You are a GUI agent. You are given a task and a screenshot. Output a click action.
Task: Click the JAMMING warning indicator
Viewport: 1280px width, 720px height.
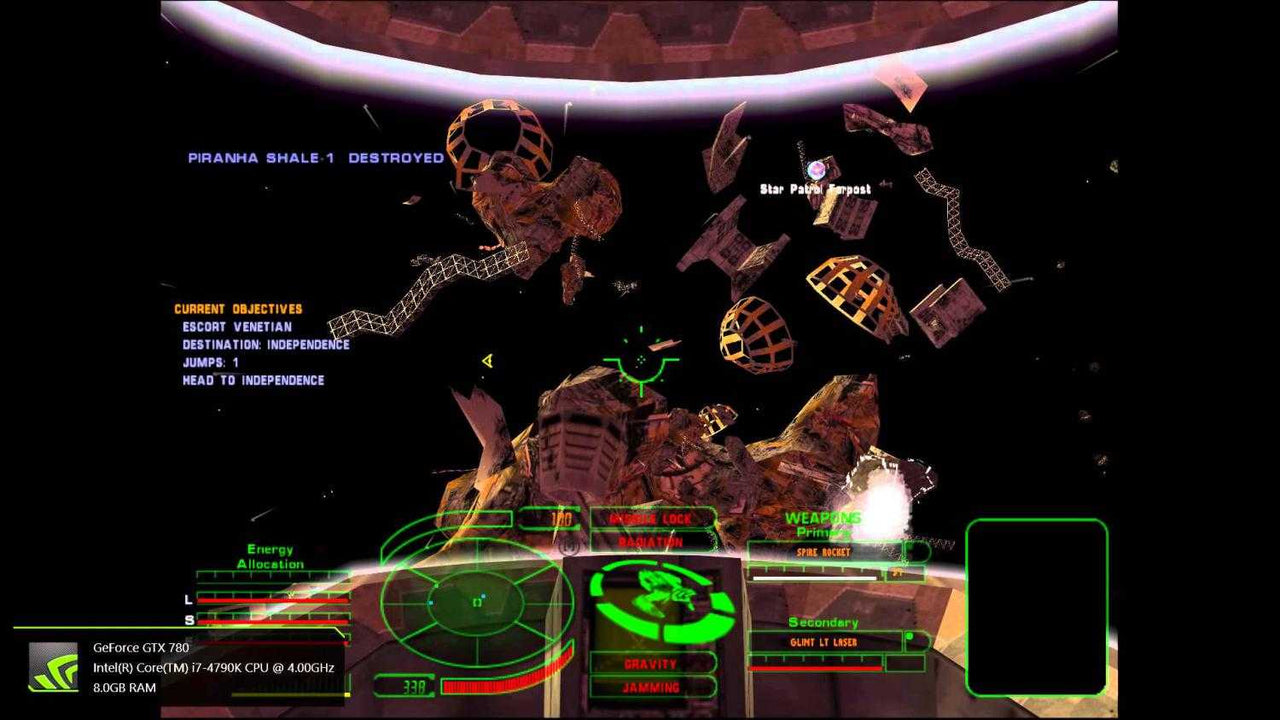(x=653, y=687)
